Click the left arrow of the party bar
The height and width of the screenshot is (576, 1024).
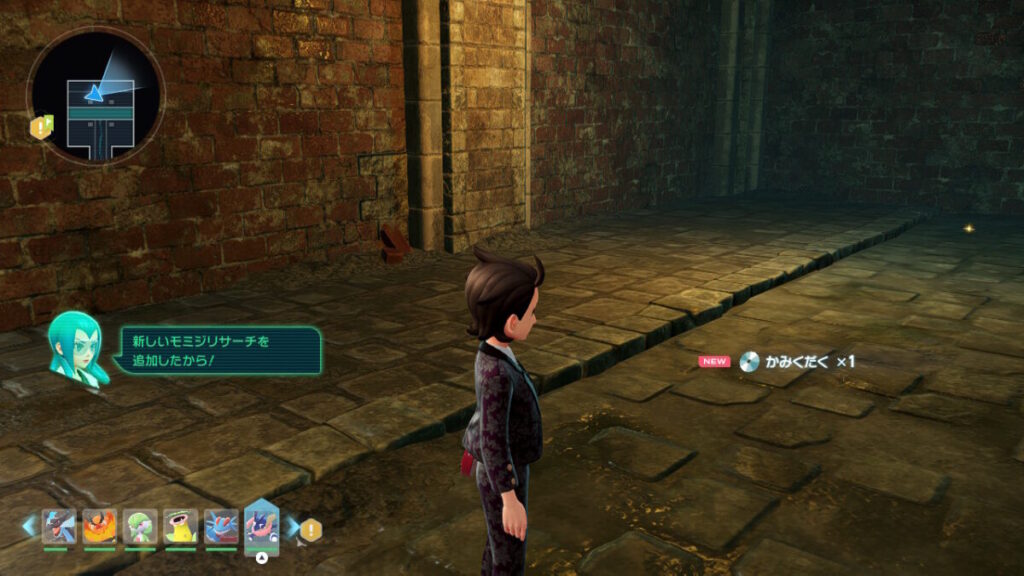29,524
